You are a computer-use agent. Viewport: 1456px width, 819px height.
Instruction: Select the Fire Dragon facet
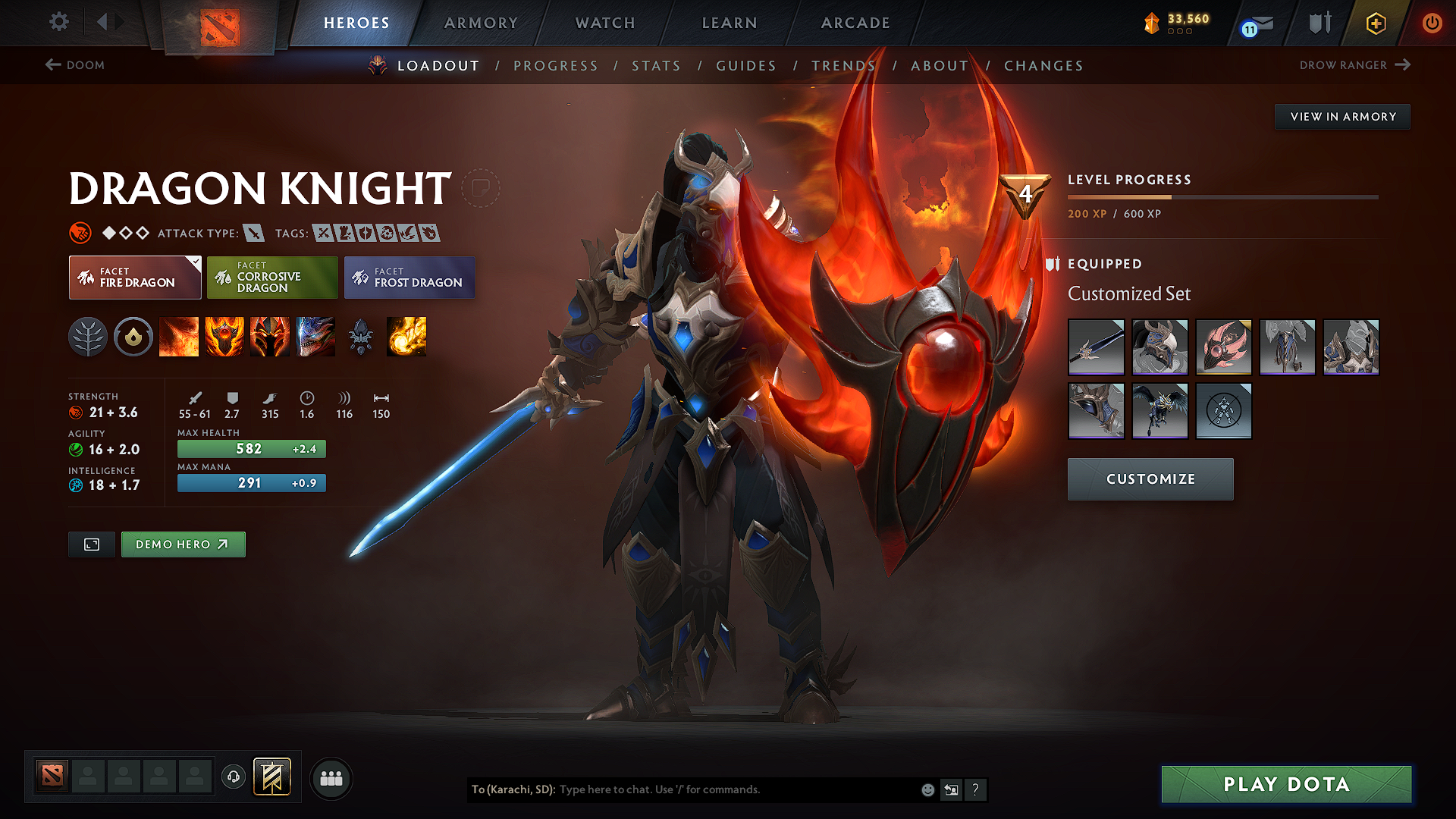point(134,277)
